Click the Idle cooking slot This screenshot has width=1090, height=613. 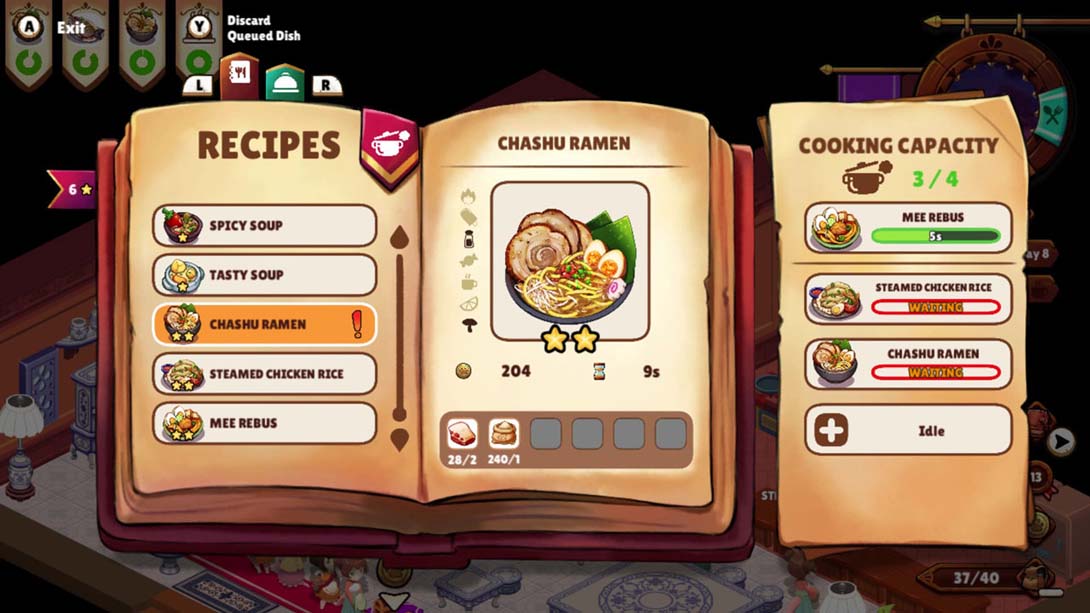tap(908, 431)
